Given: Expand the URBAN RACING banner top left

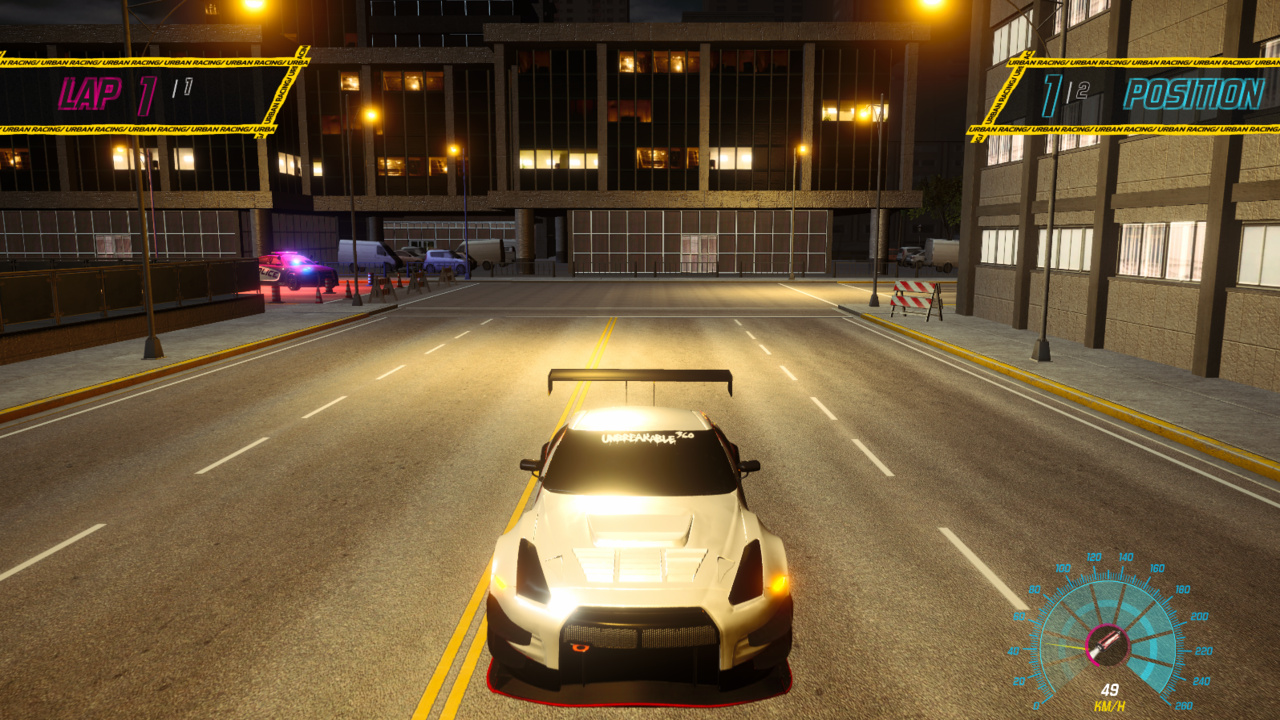Looking at the screenshot, I should [x=150, y=60].
